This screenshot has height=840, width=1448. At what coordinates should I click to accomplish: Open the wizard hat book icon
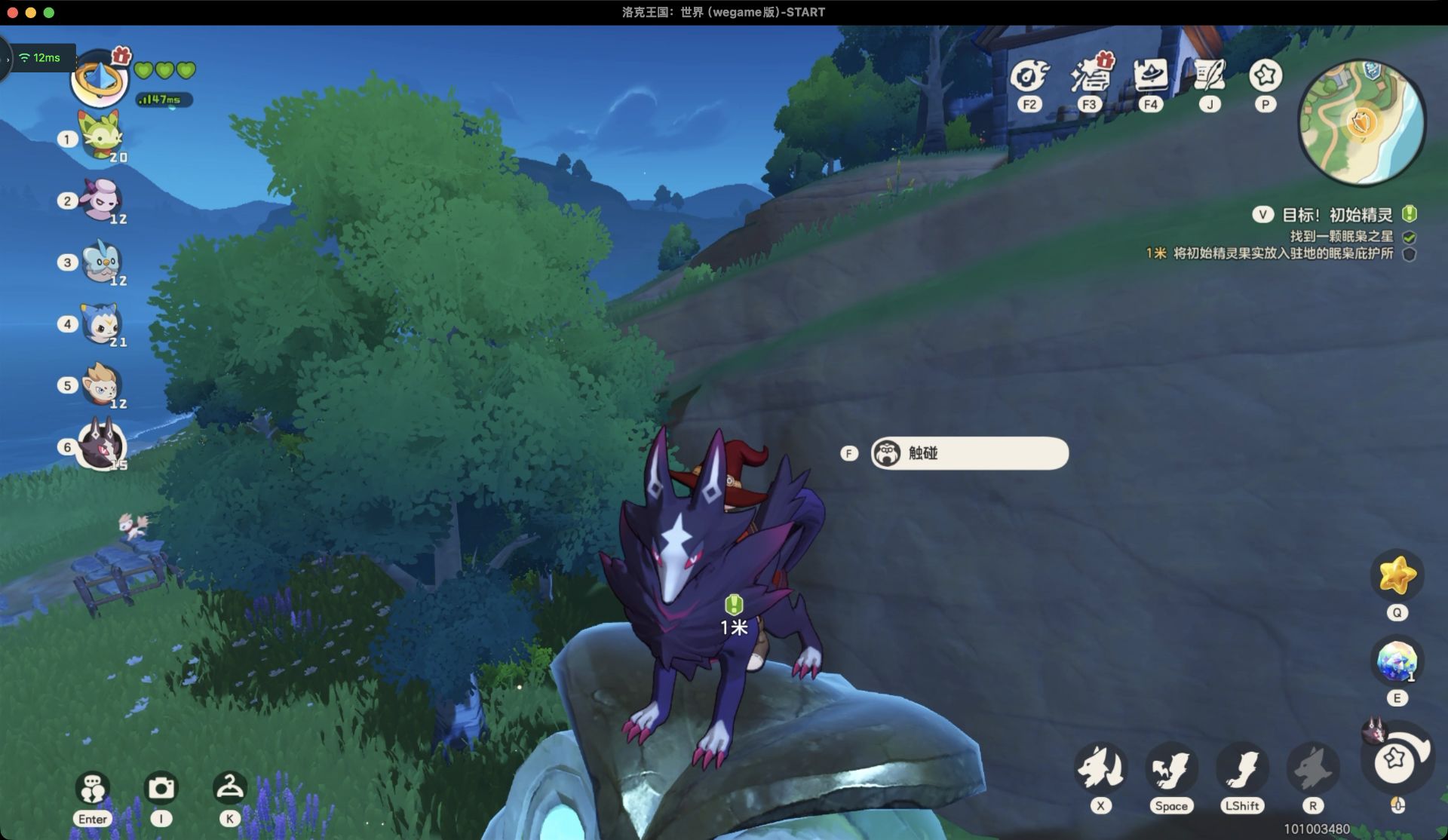pyautogui.click(x=1150, y=76)
